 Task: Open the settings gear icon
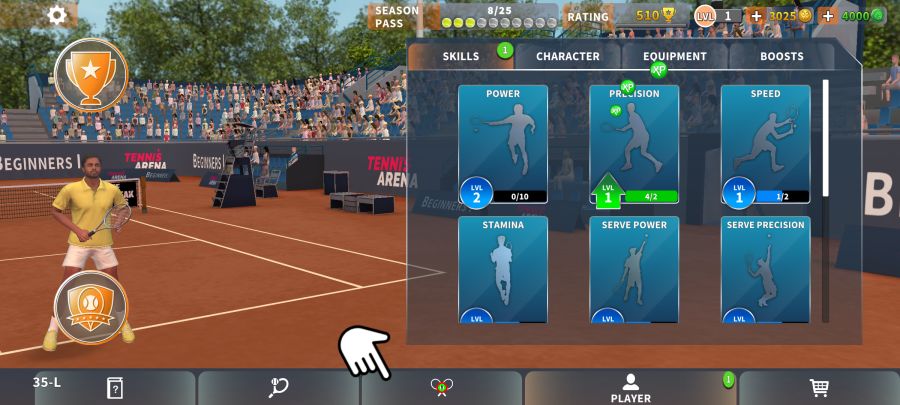[x=57, y=15]
